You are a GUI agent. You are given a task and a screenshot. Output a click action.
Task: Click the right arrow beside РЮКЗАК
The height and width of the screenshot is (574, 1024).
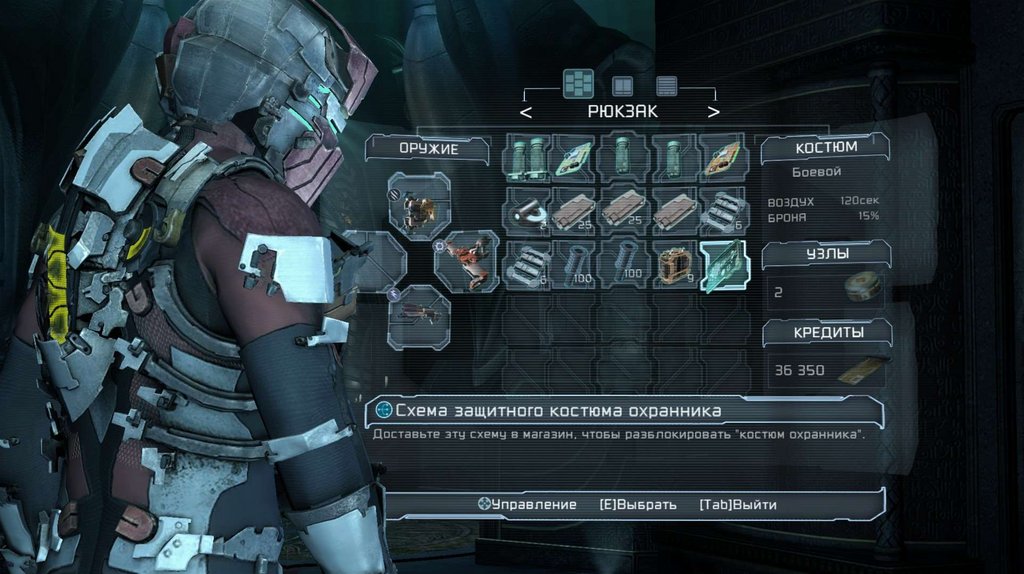[x=713, y=112]
